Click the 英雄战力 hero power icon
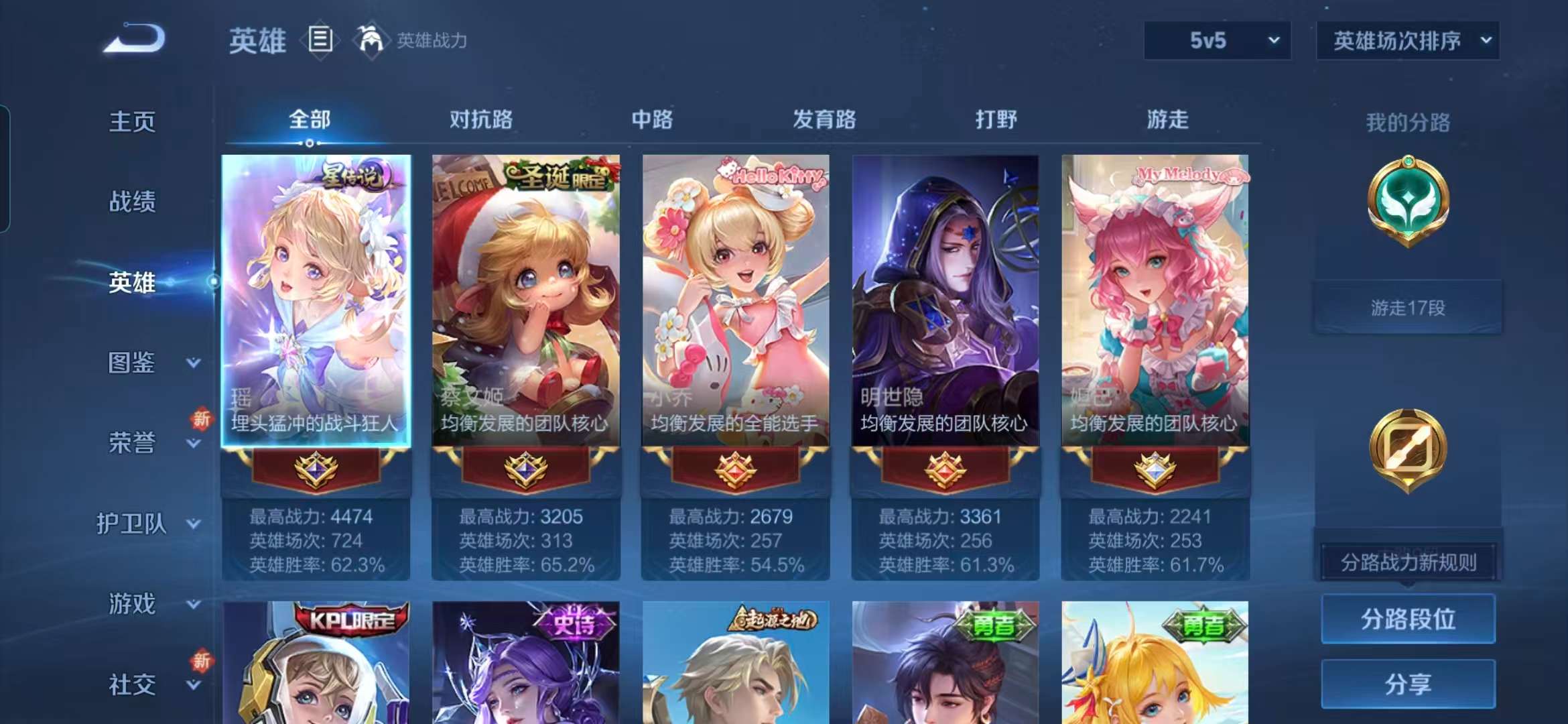The height and width of the screenshot is (724, 1568). pyautogui.click(x=371, y=39)
